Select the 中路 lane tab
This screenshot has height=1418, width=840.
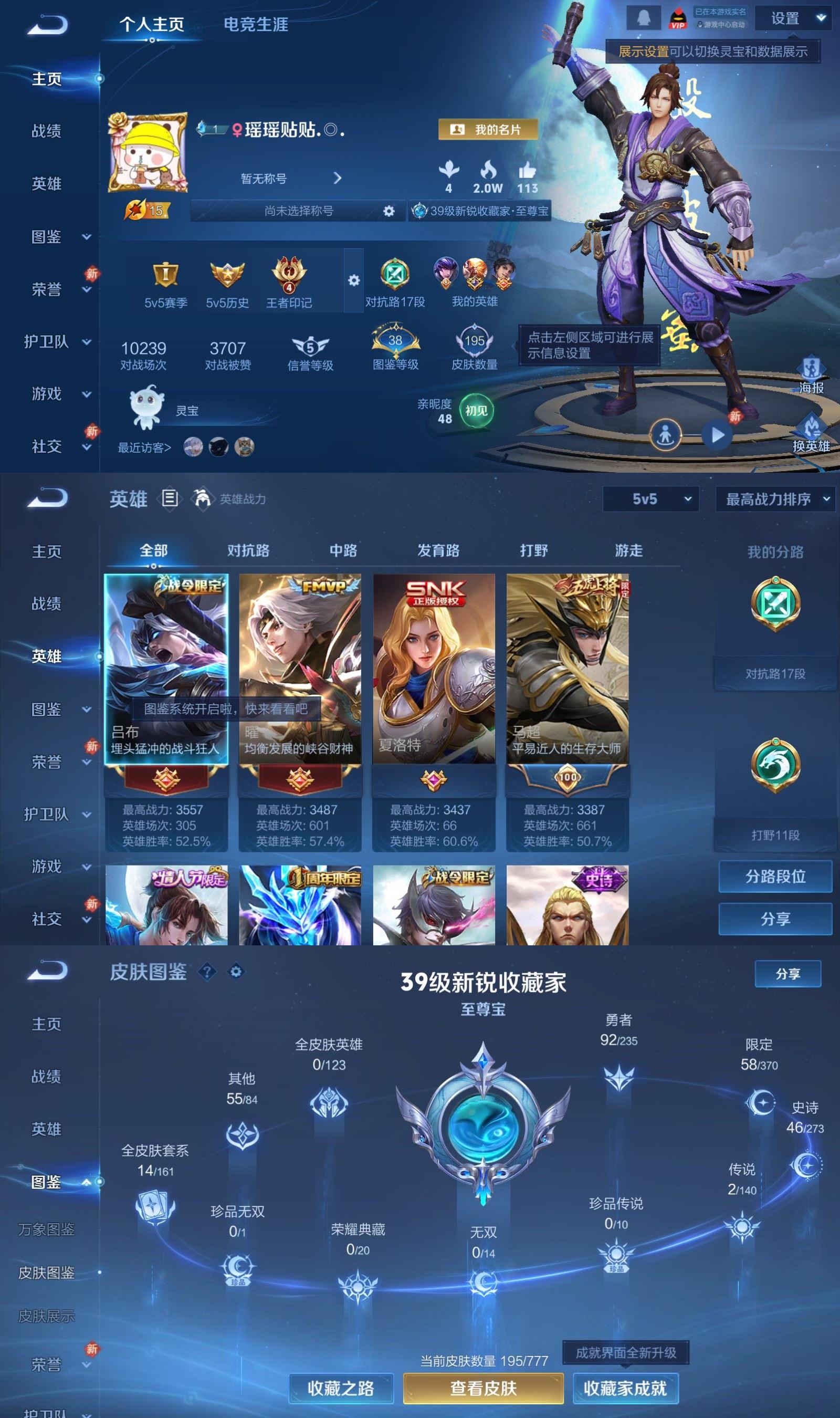click(344, 550)
